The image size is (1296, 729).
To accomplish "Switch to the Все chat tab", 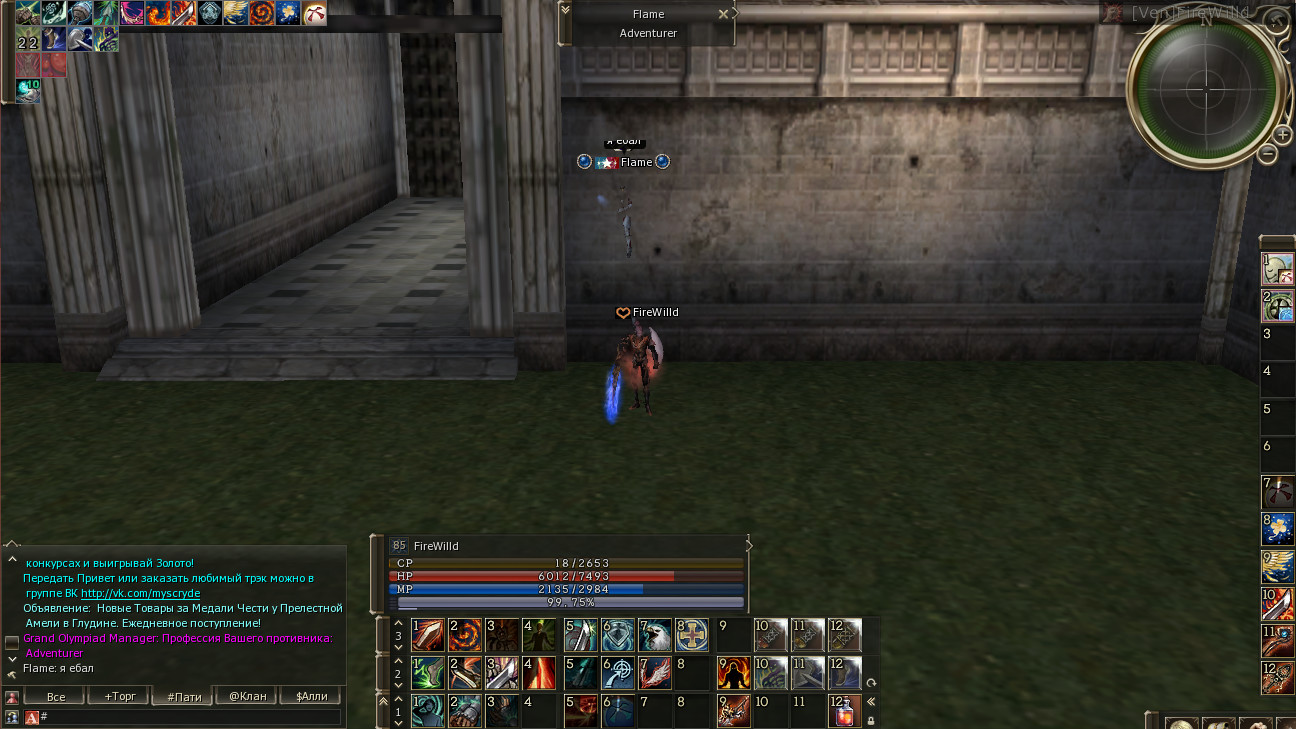I will (x=54, y=695).
